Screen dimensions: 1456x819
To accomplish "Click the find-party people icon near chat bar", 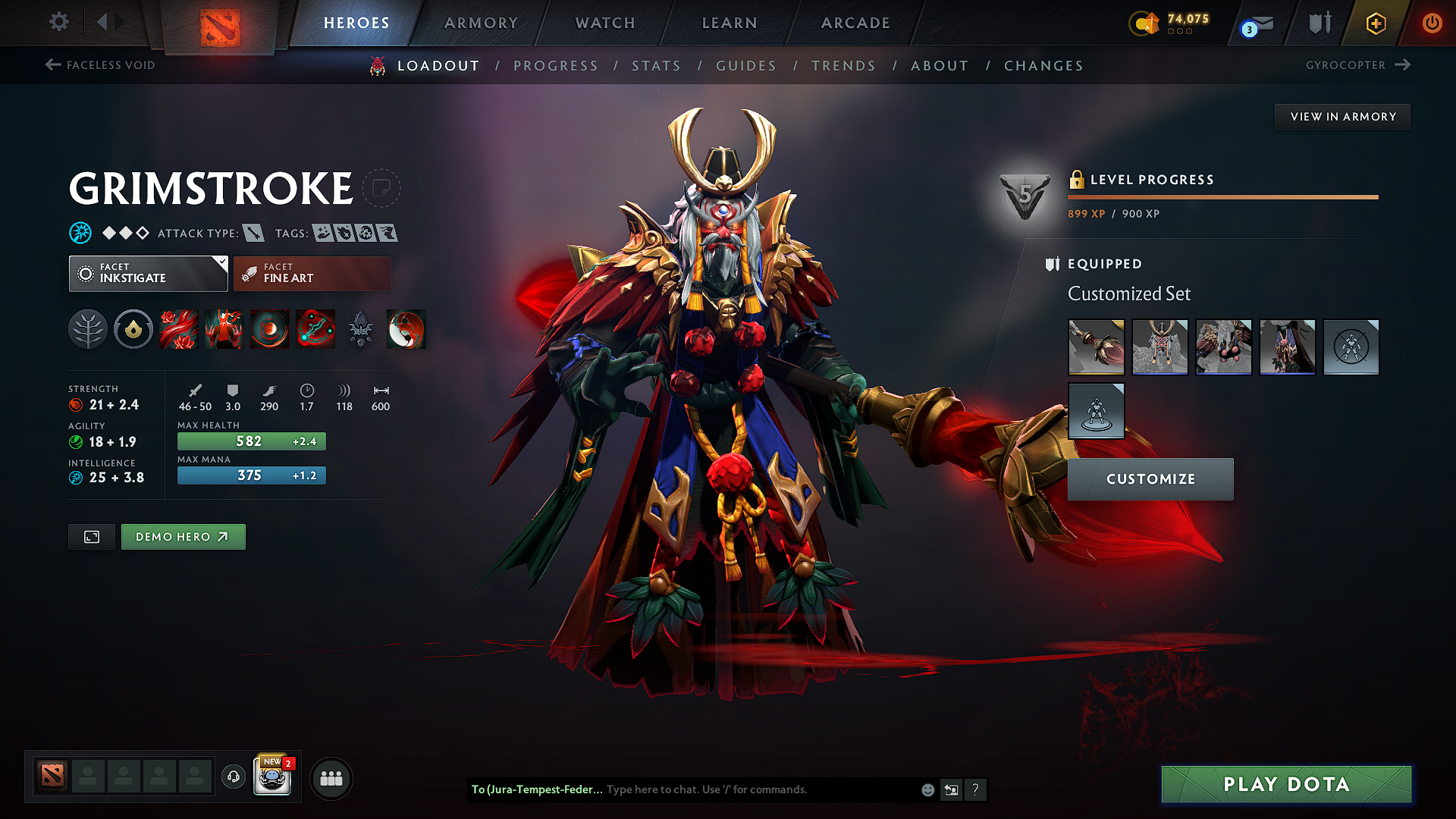I will tap(331, 777).
